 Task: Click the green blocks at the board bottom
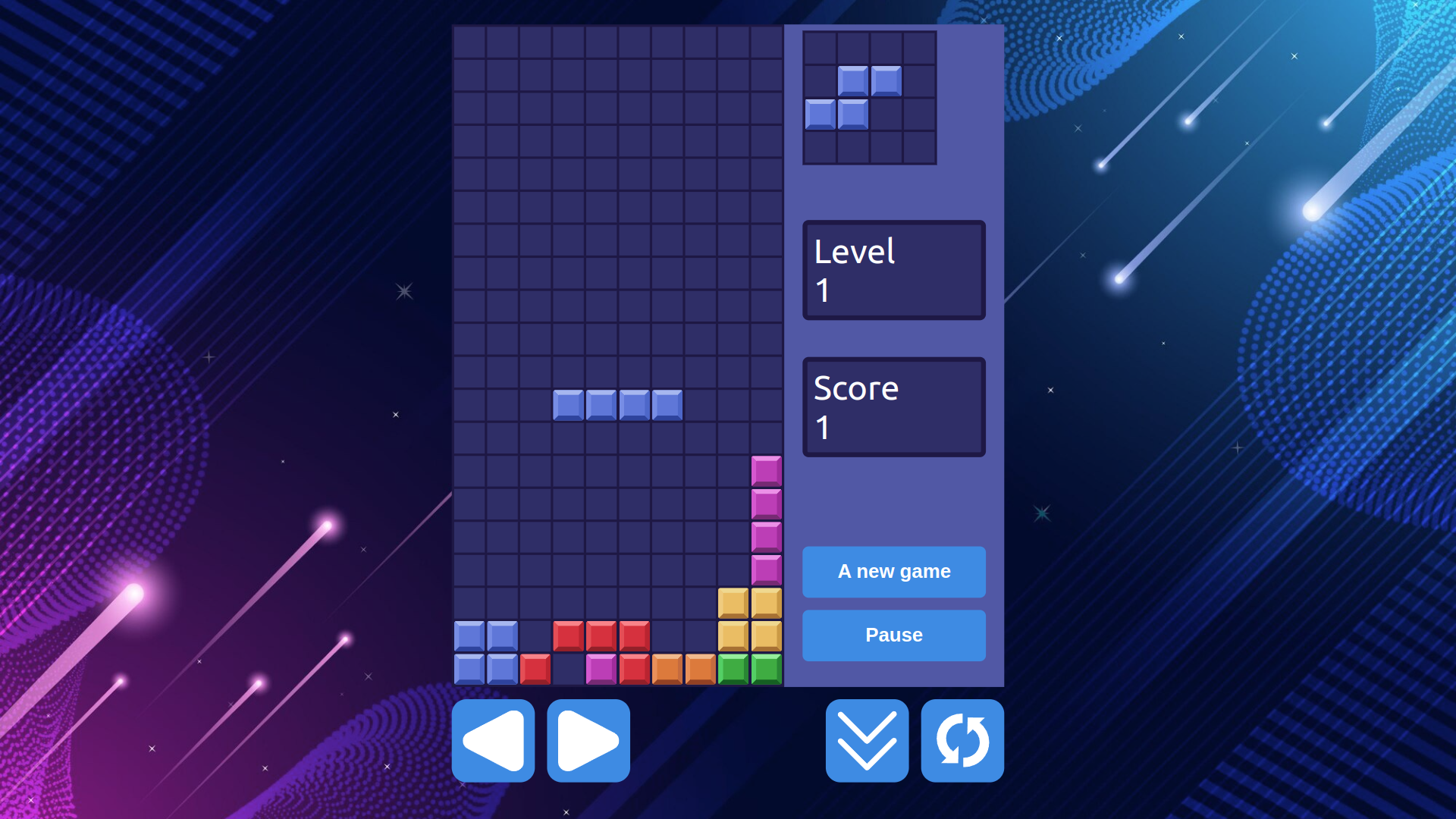[749, 668]
